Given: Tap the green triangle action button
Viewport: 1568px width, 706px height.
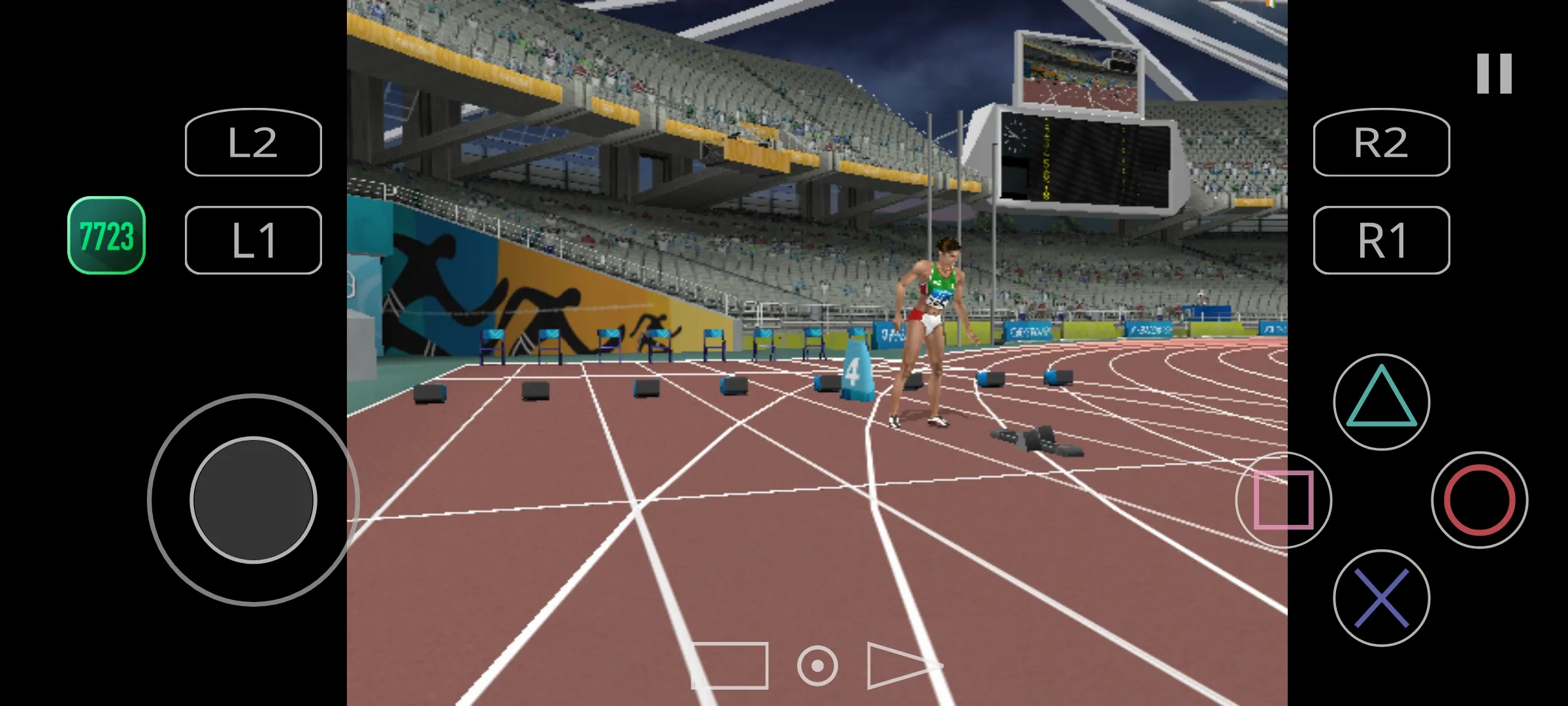Looking at the screenshot, I should coord(1381,401).
